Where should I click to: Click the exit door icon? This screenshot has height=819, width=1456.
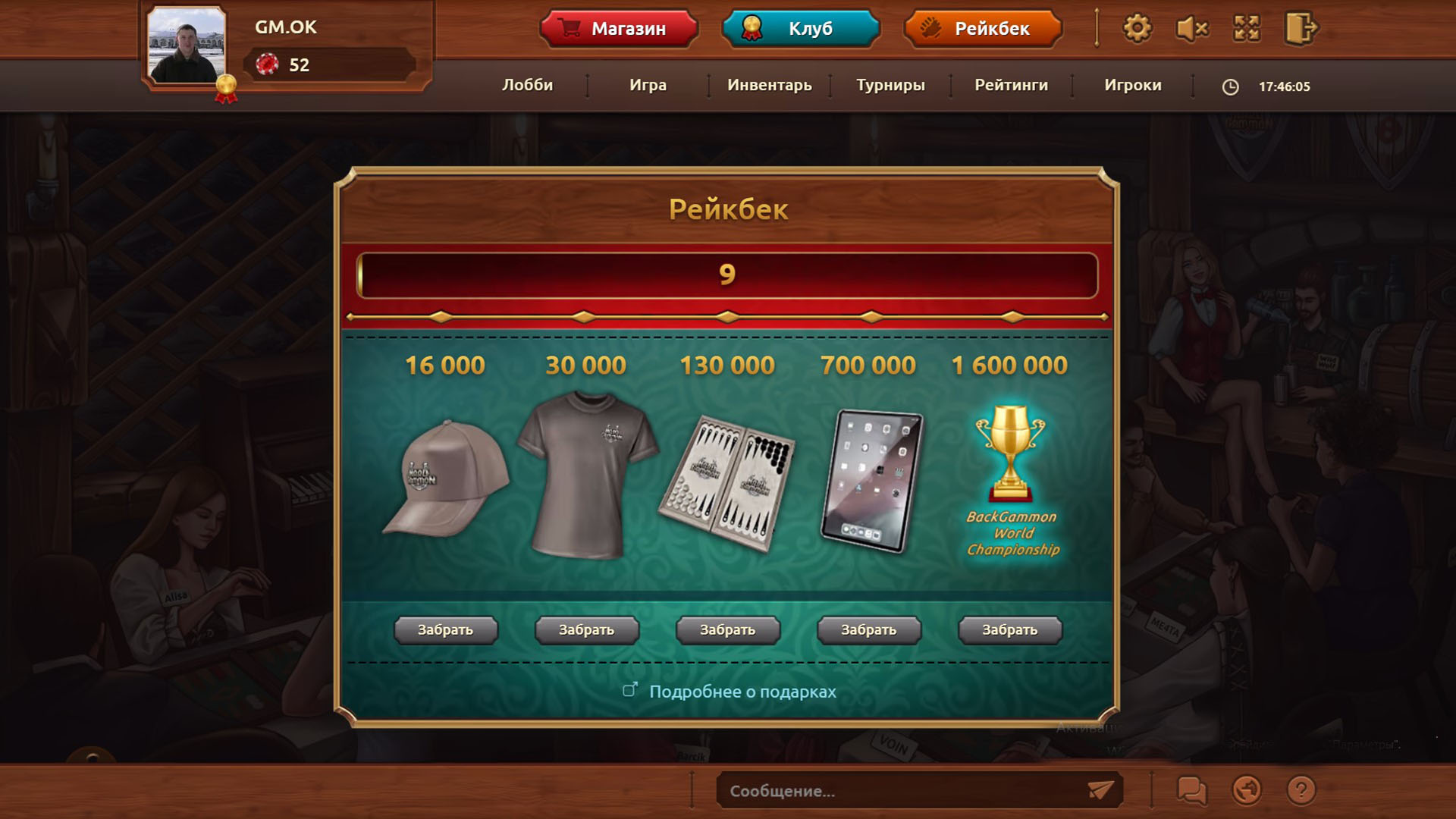point(1300,28)
